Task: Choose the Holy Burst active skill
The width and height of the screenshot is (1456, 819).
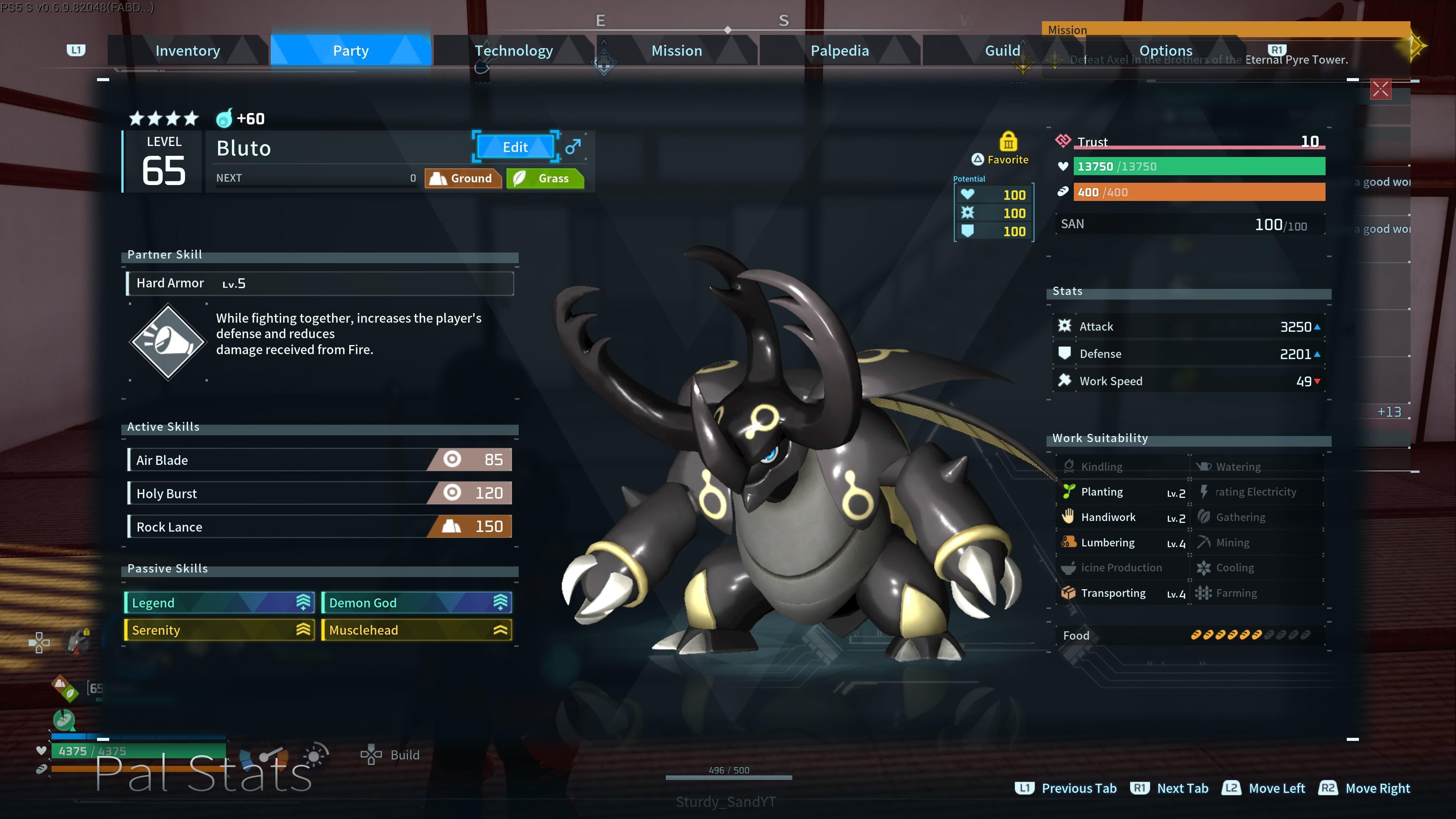Action: (x=320, y=493)
